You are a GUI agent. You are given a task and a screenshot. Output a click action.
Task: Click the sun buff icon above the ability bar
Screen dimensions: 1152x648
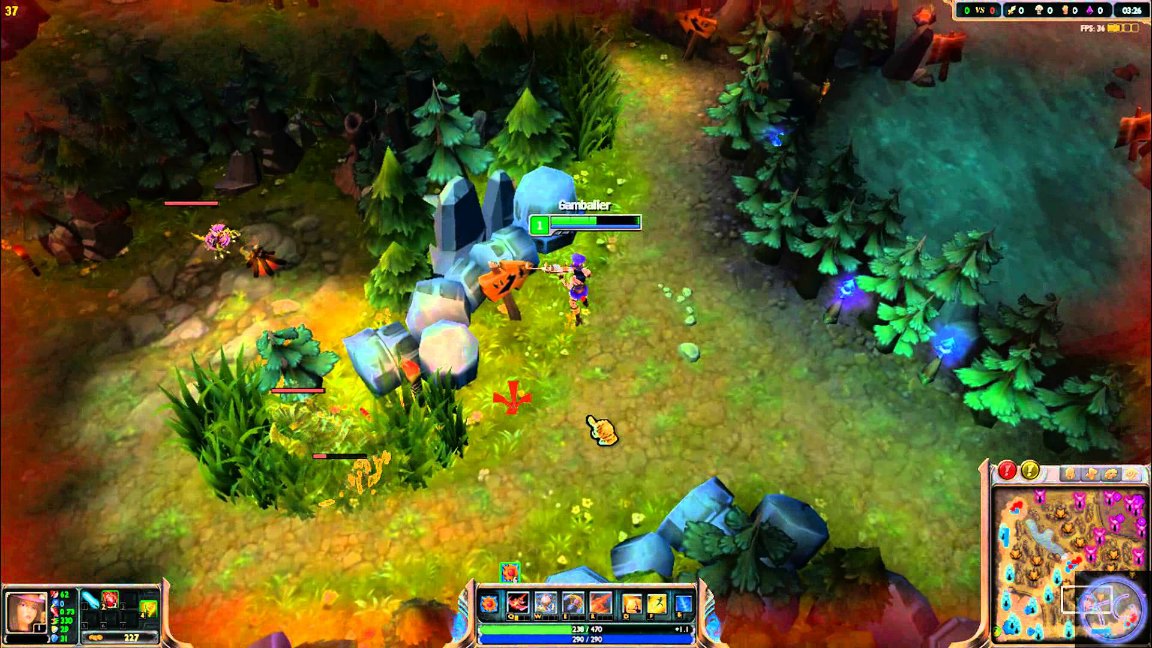(509, 572)
